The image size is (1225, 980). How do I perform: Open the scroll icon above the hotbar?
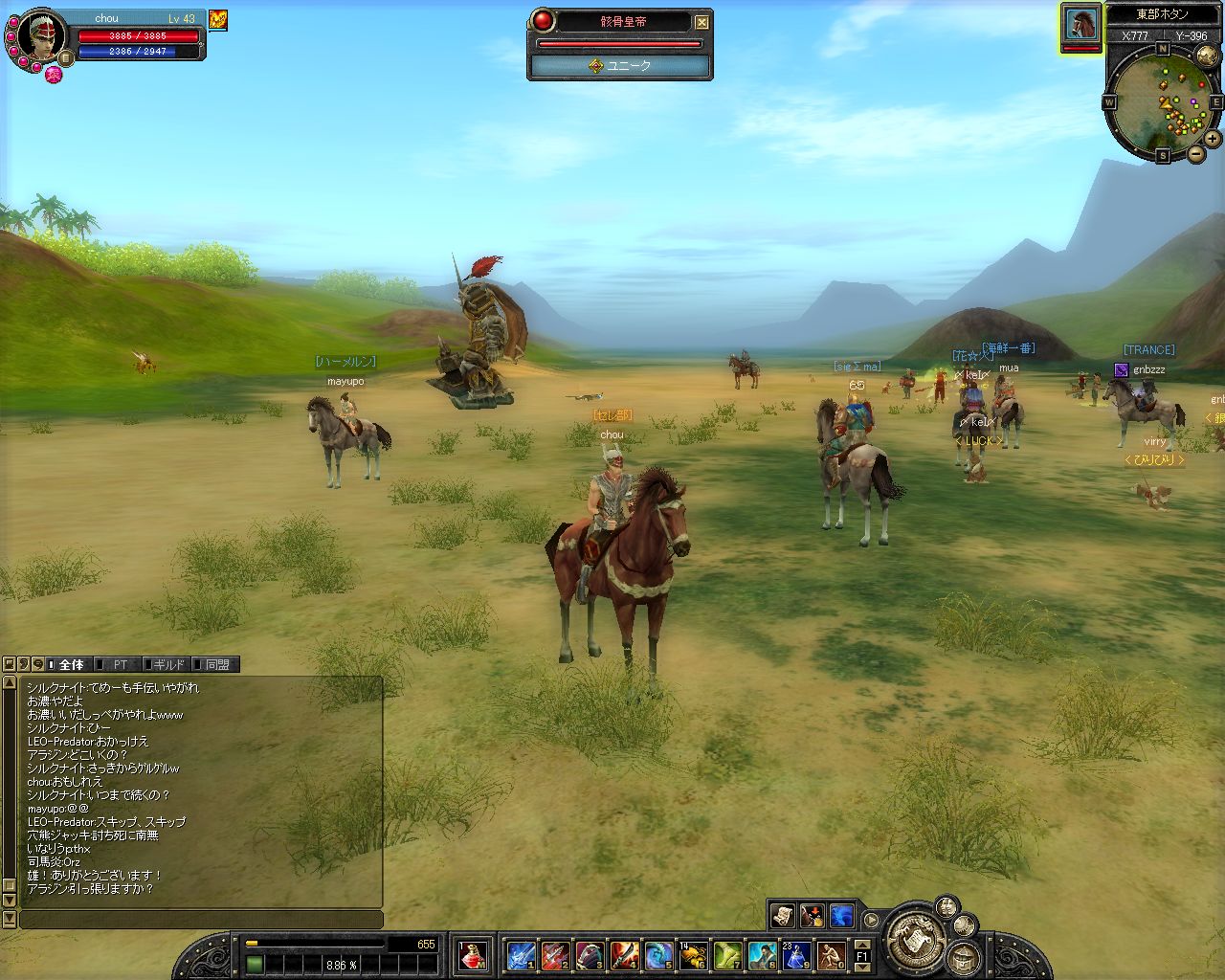782,916
